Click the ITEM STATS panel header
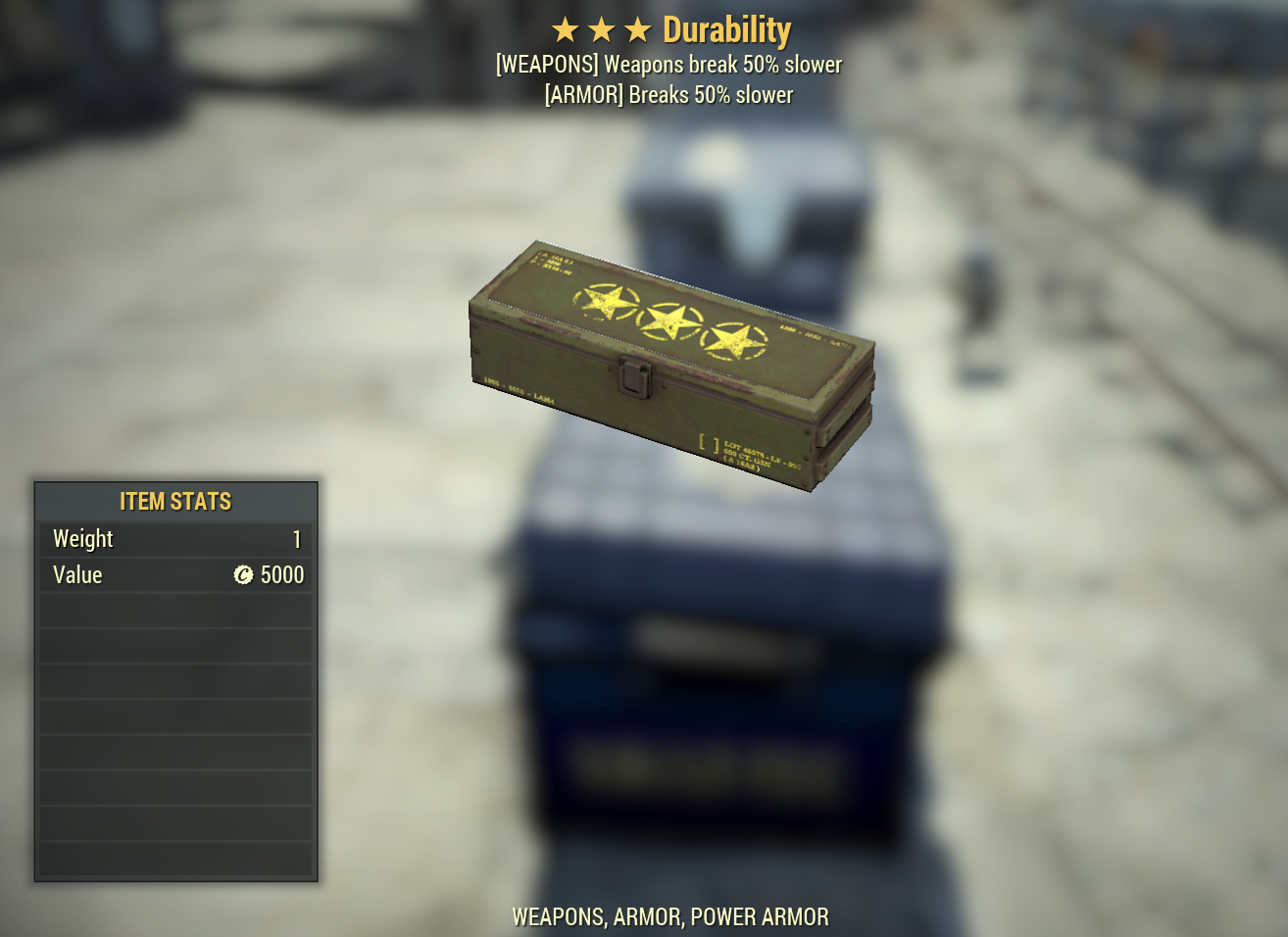The width and height of the screenshot is (1288, 937). (174, 501)
